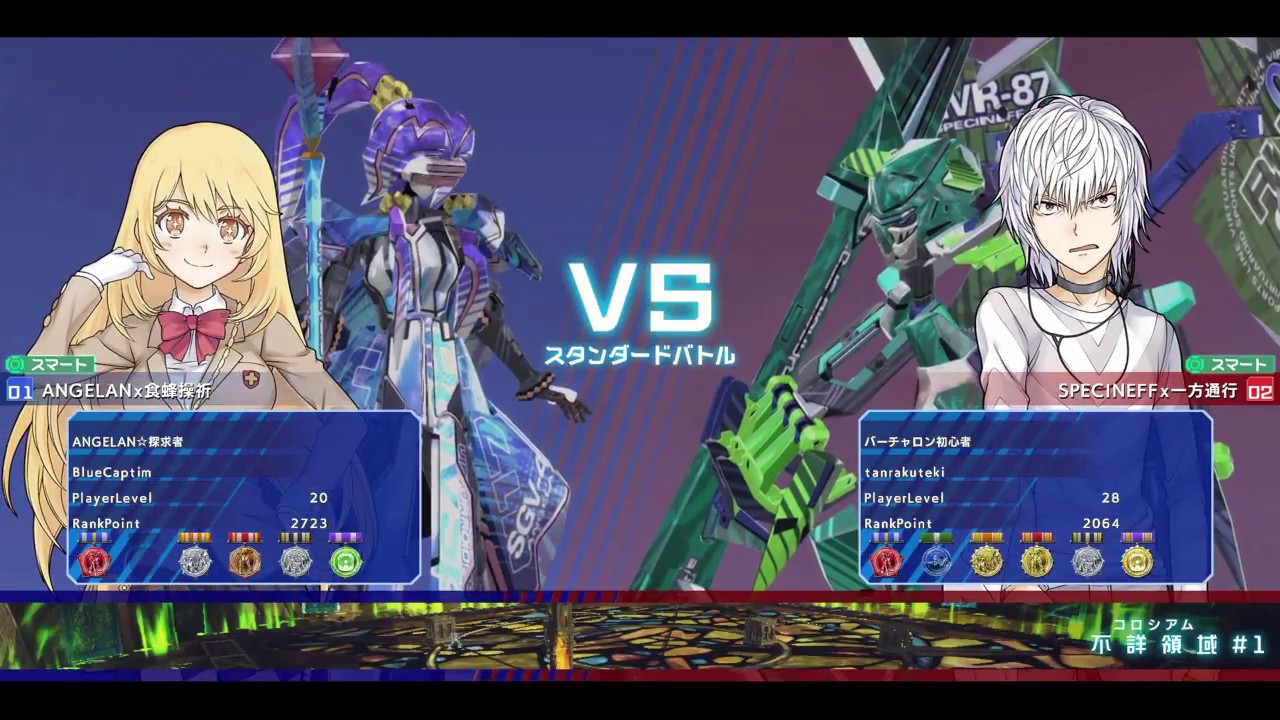Click the green circular medal on ANGELAN's row

tap(345, 562)
